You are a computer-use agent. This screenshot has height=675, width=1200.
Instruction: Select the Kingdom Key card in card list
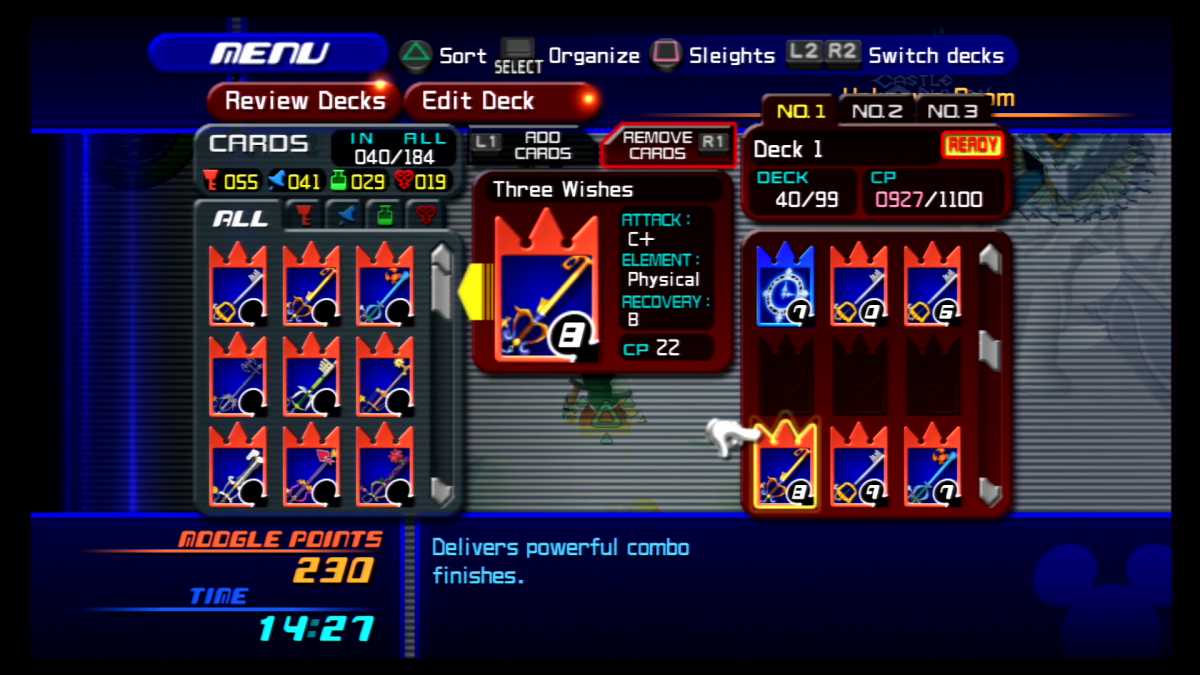[x=238, y=285]
